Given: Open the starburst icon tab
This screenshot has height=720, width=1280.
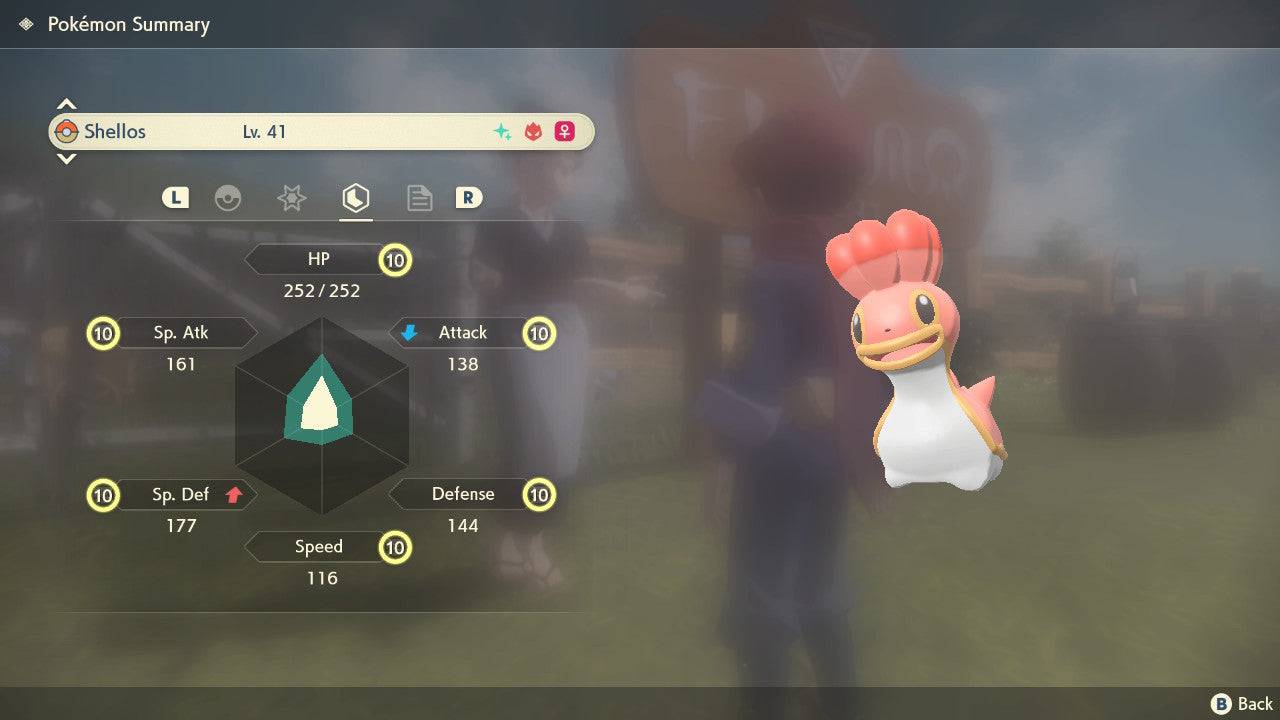Looking at the screenshot, I should coord(291,198).
